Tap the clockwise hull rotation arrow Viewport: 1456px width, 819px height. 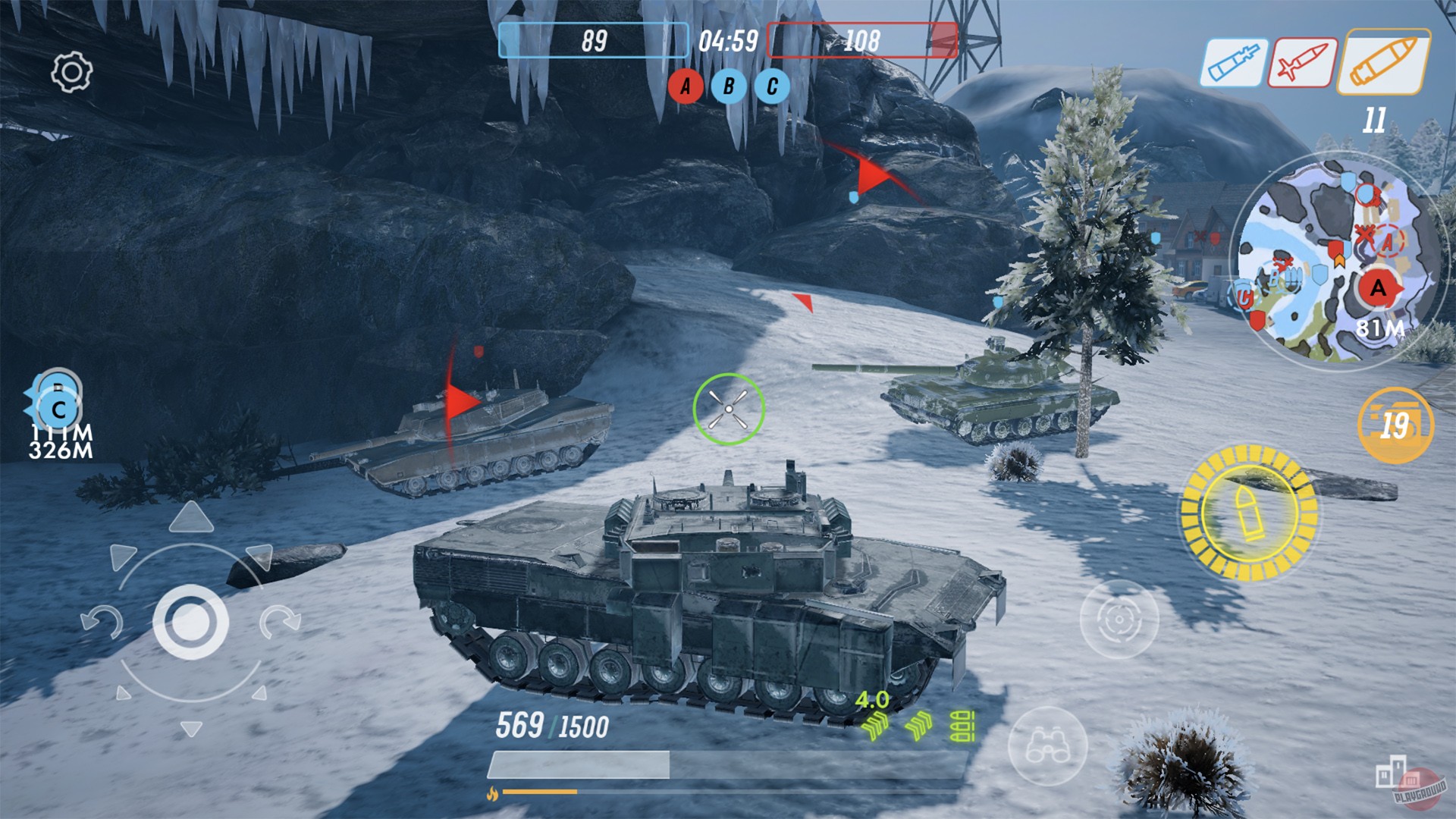point(281,620)
